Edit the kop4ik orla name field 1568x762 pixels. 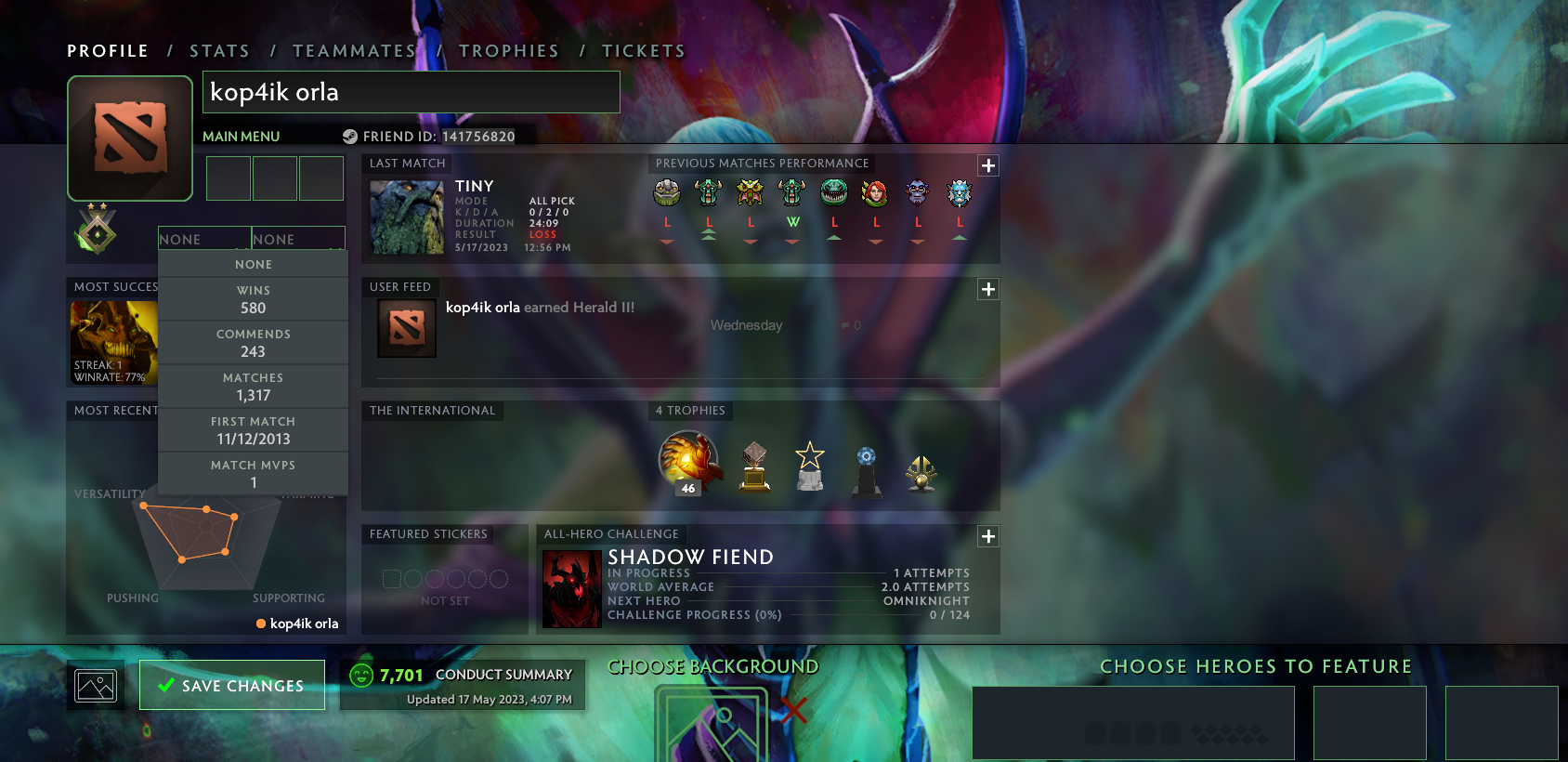tap(411, 93)
